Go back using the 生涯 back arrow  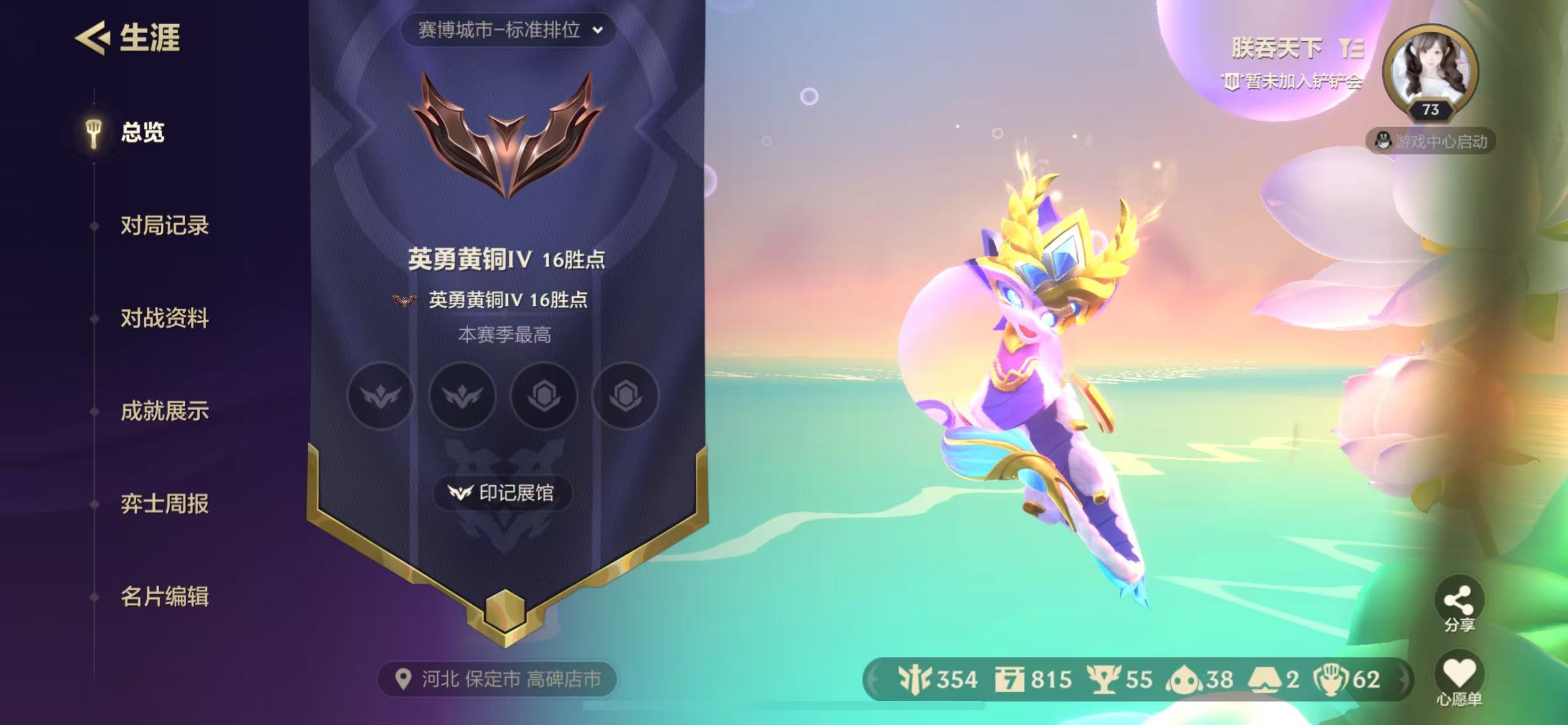[x=92, y=38]
